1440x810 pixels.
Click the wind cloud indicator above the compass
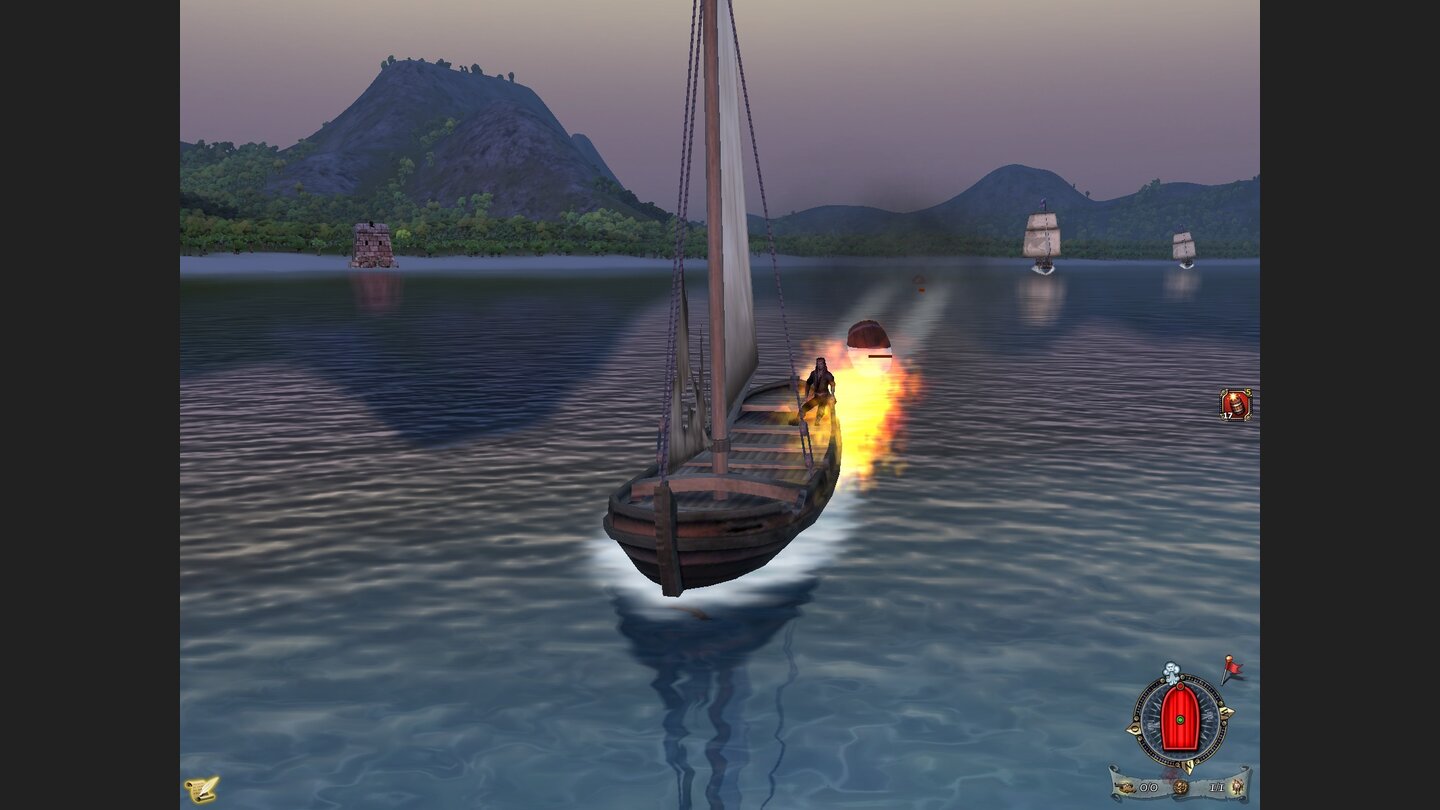point(1172,670)
